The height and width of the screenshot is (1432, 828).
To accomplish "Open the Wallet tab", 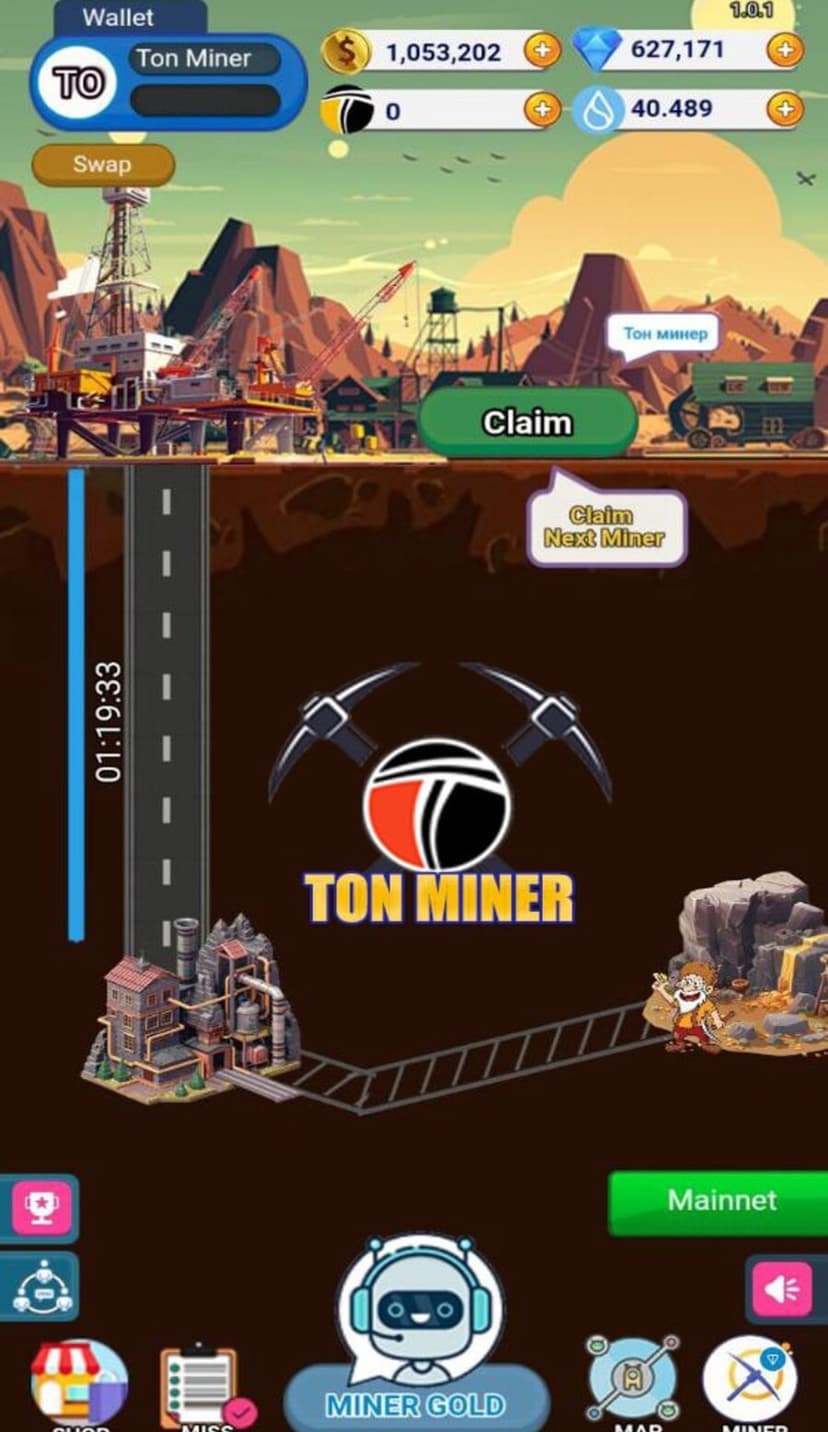I will (118, 18).
